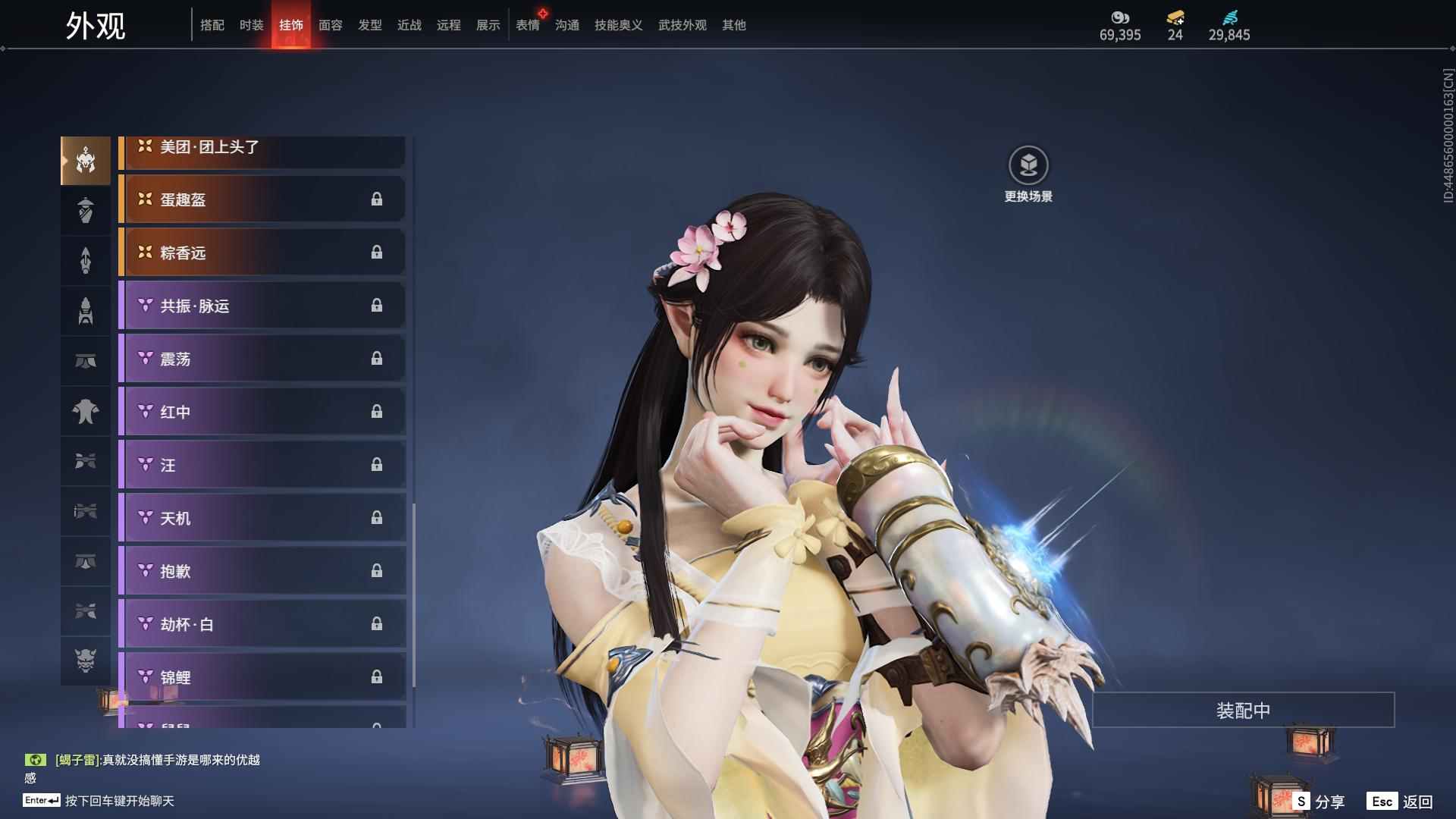Select the waist ornament category icon in the sidebar

point(85,360)
